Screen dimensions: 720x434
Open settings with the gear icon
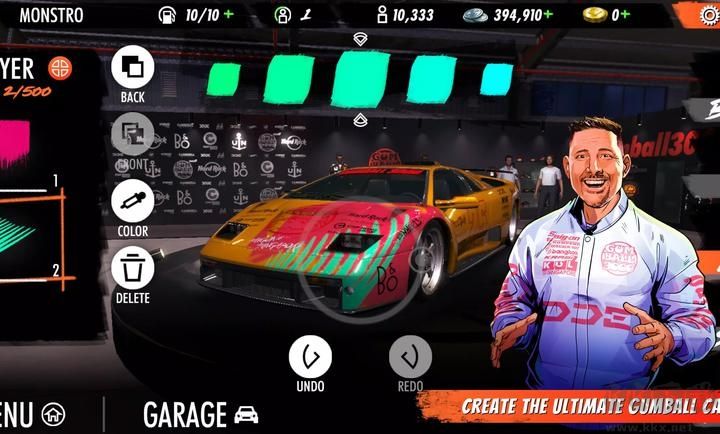[x=709, y=15]
